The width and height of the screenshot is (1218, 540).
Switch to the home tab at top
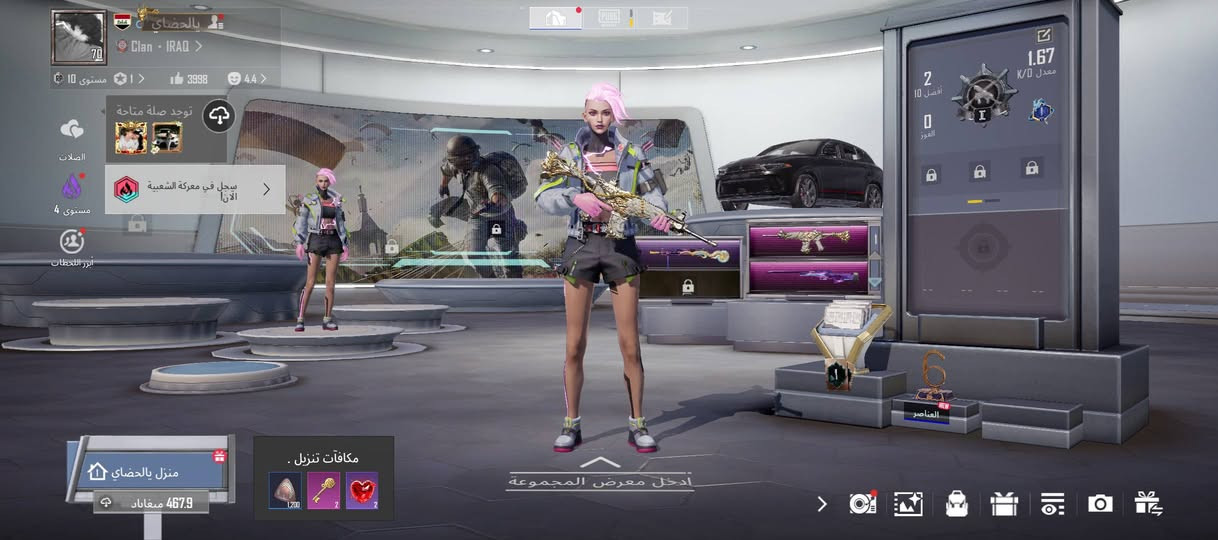pyautogui.click(x=556, y=17)
